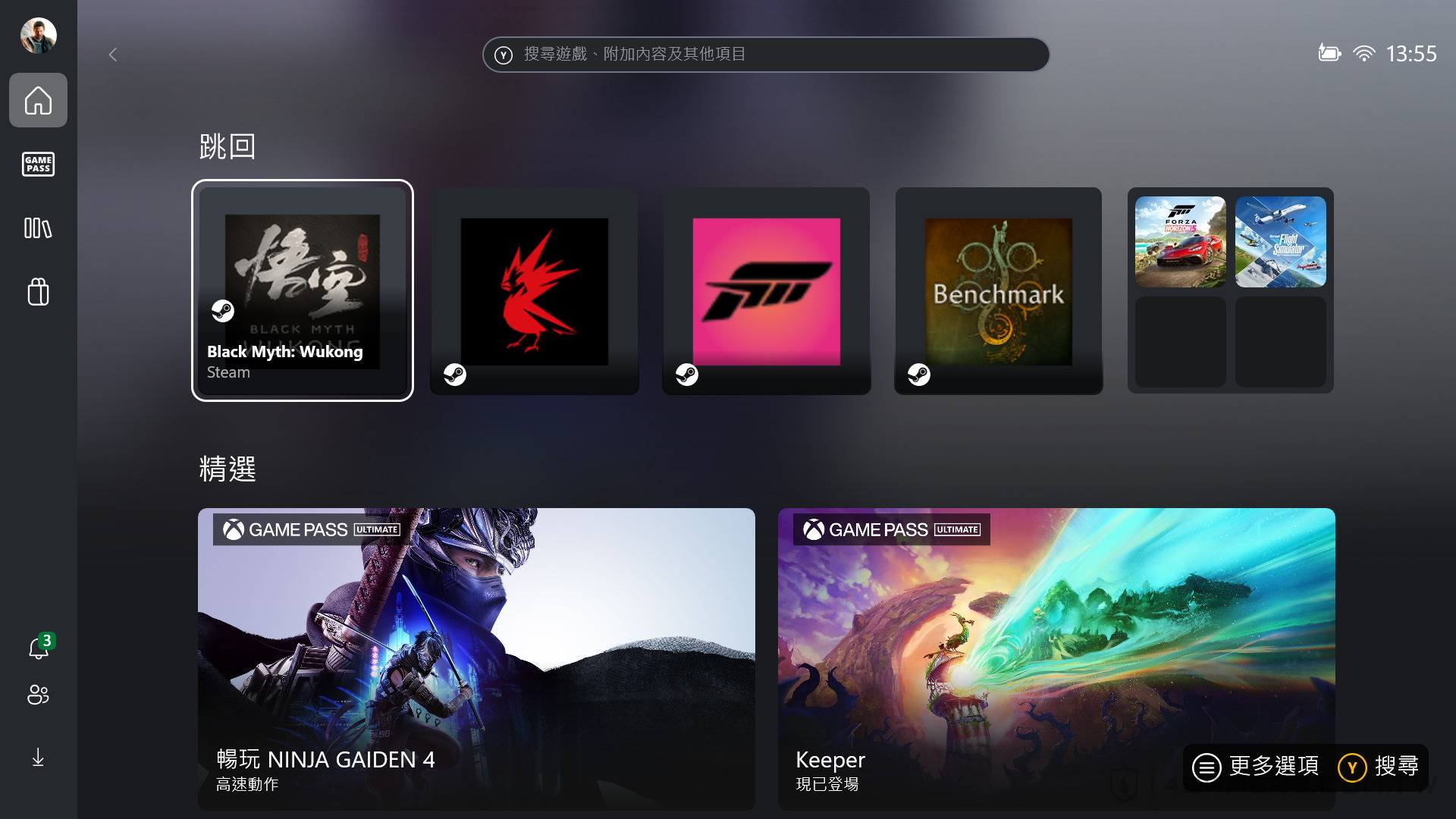This screenshot has height=819, width=1456.
Task: Open the Black Myth: Wukong Steam game
Action: tap(303, 290)
